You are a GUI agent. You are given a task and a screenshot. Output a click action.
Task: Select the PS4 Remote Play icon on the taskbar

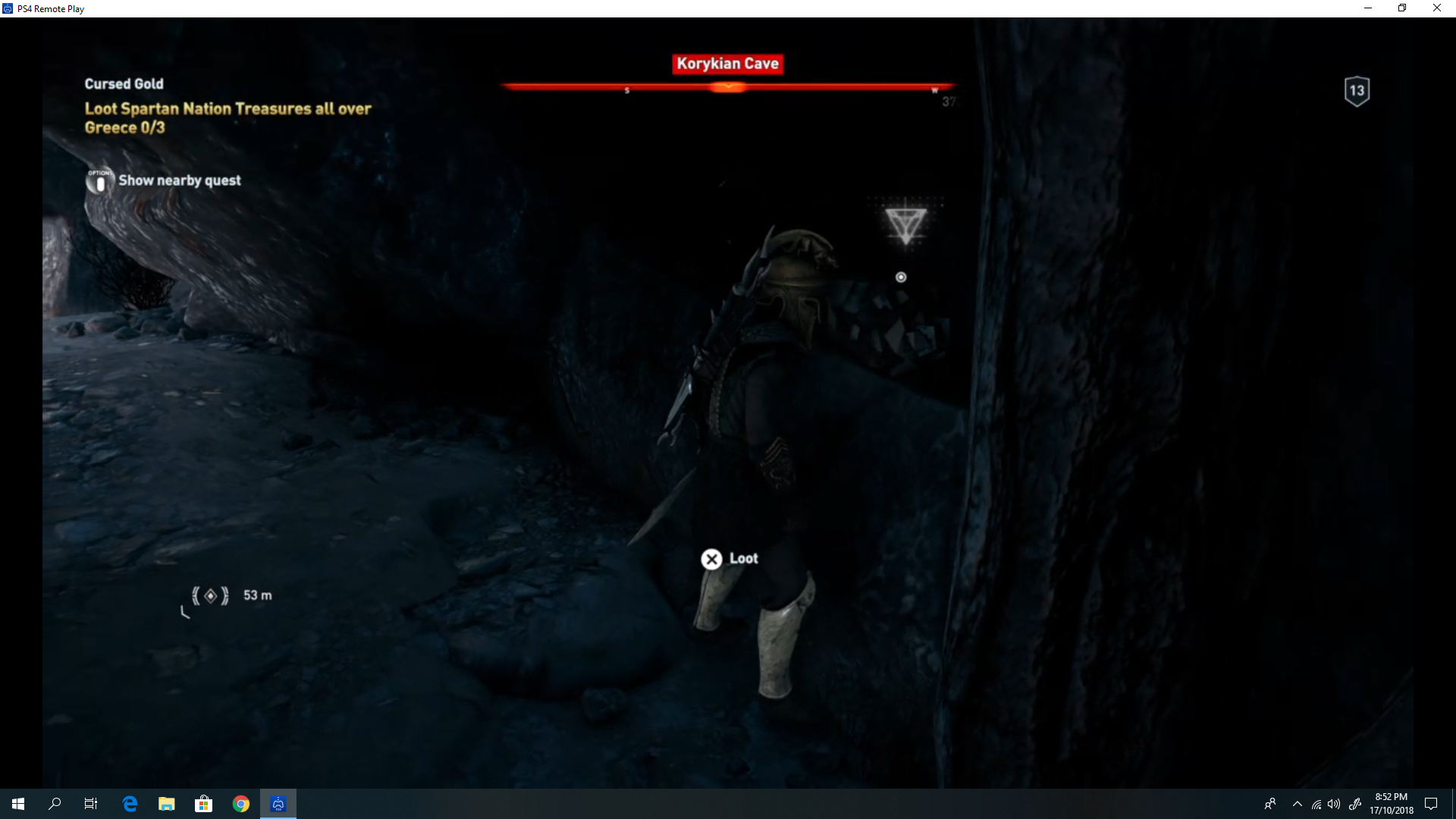278,803
